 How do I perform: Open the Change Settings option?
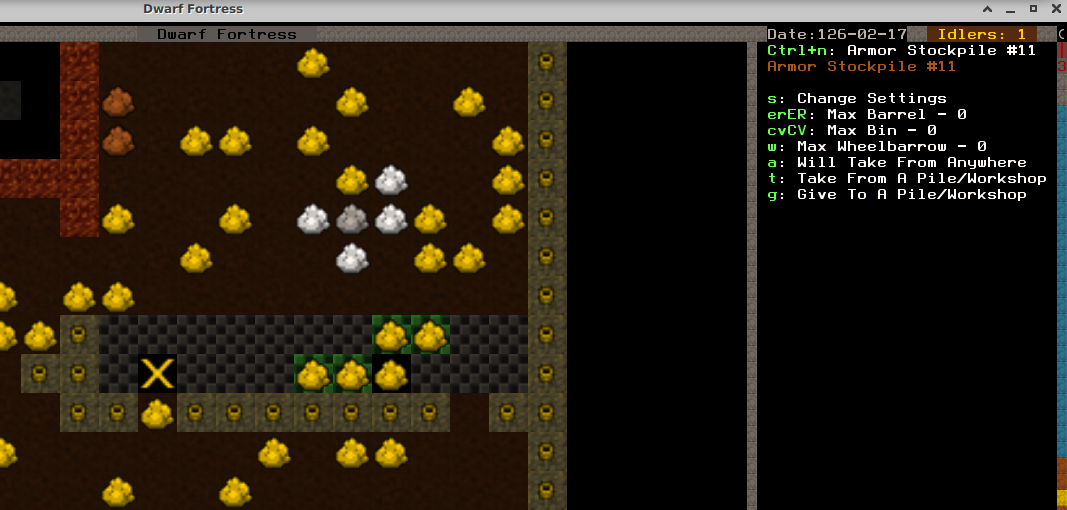click(x=857, y=98)
